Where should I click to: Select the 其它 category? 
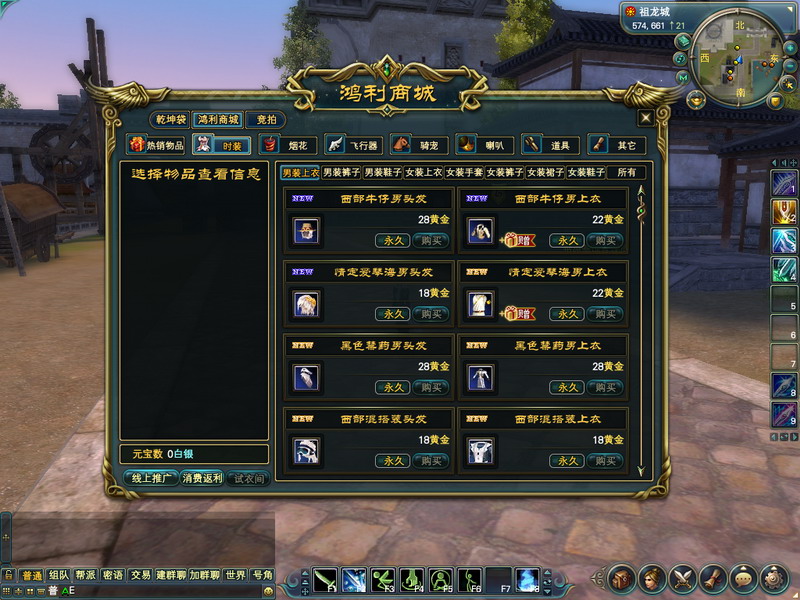click(x=615, y=145)
